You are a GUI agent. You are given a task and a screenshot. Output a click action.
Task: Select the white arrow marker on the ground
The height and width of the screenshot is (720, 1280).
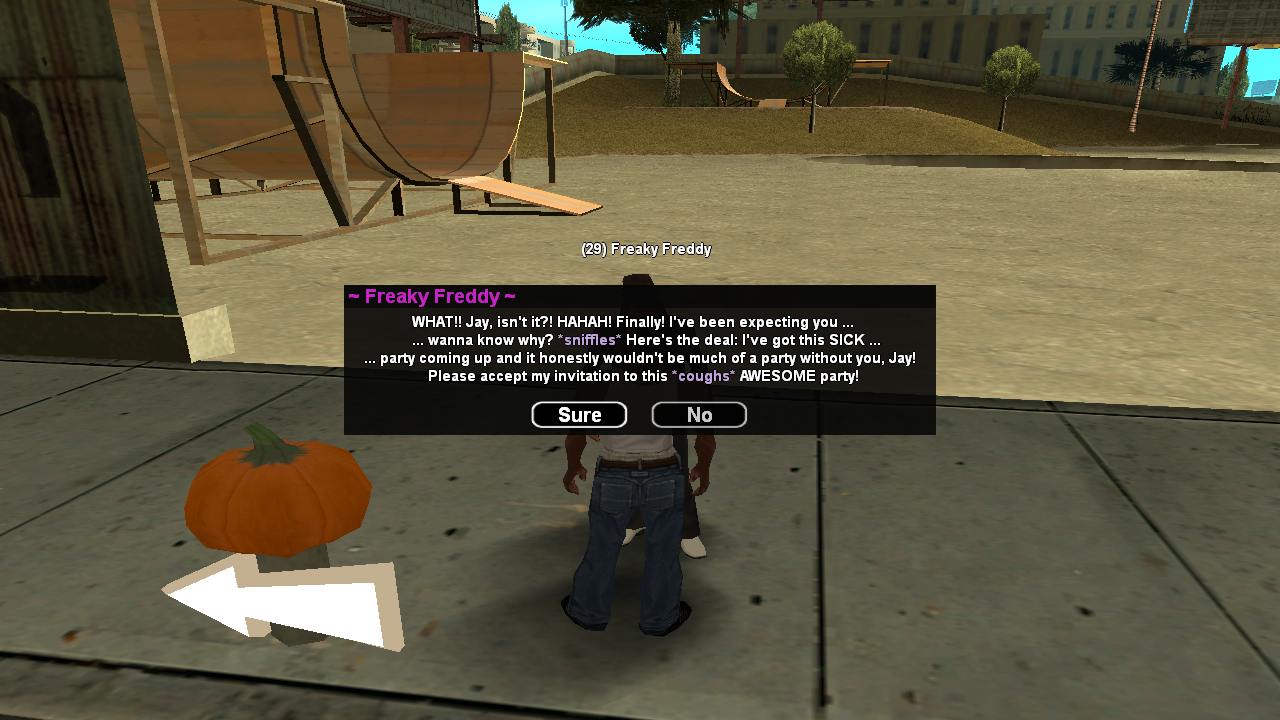tap(280, 600)
